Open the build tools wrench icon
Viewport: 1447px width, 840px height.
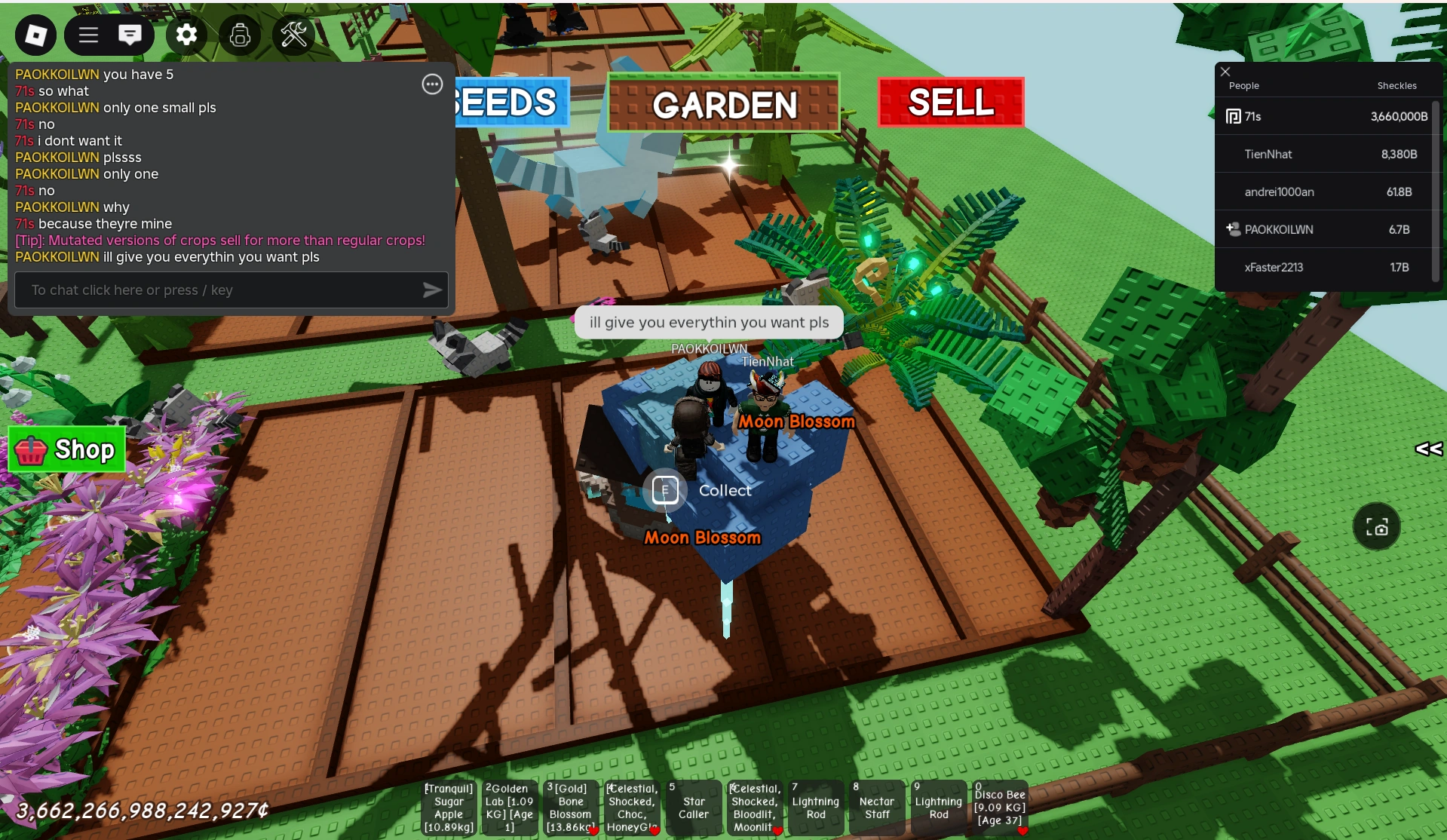coord(293,35)
